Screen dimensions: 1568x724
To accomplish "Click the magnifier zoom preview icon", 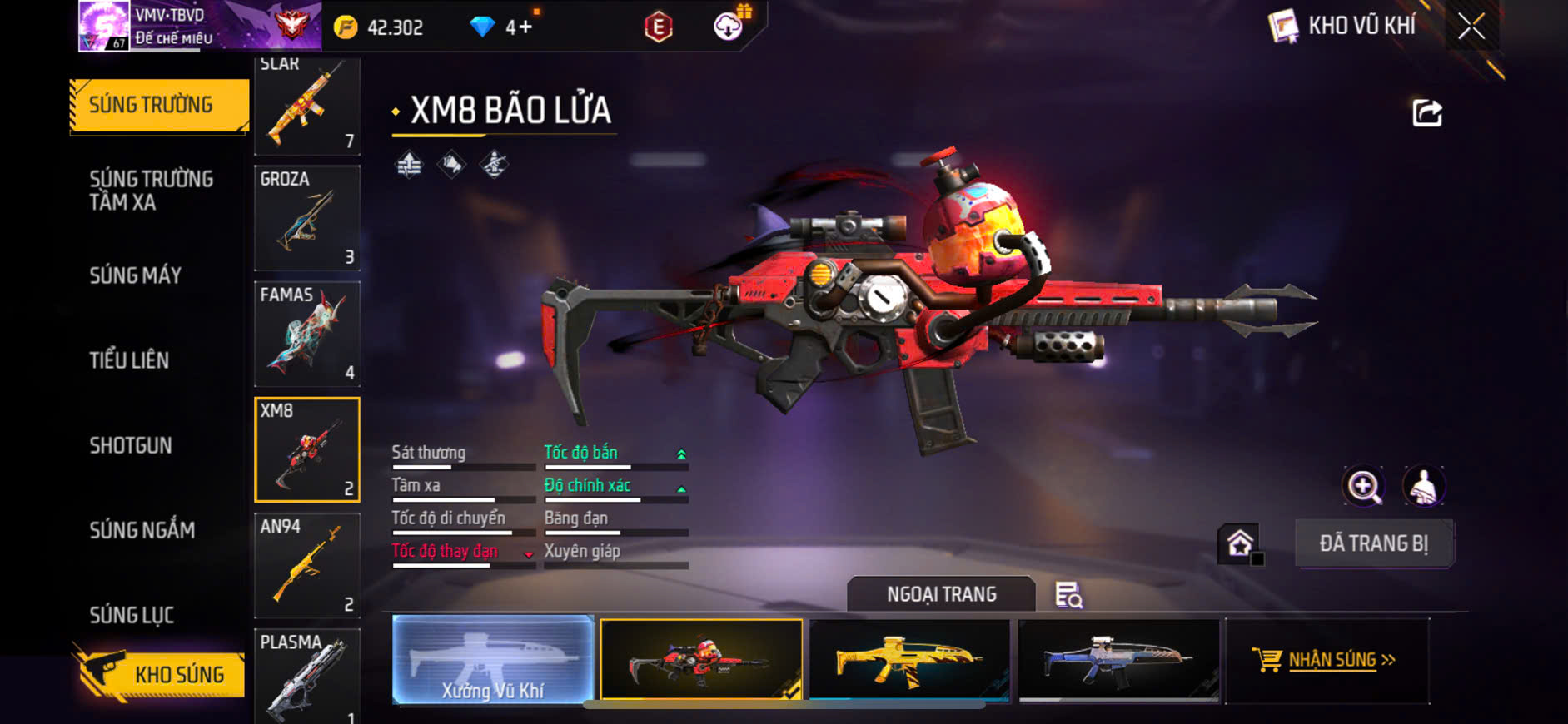I will tap(1363, 486).
